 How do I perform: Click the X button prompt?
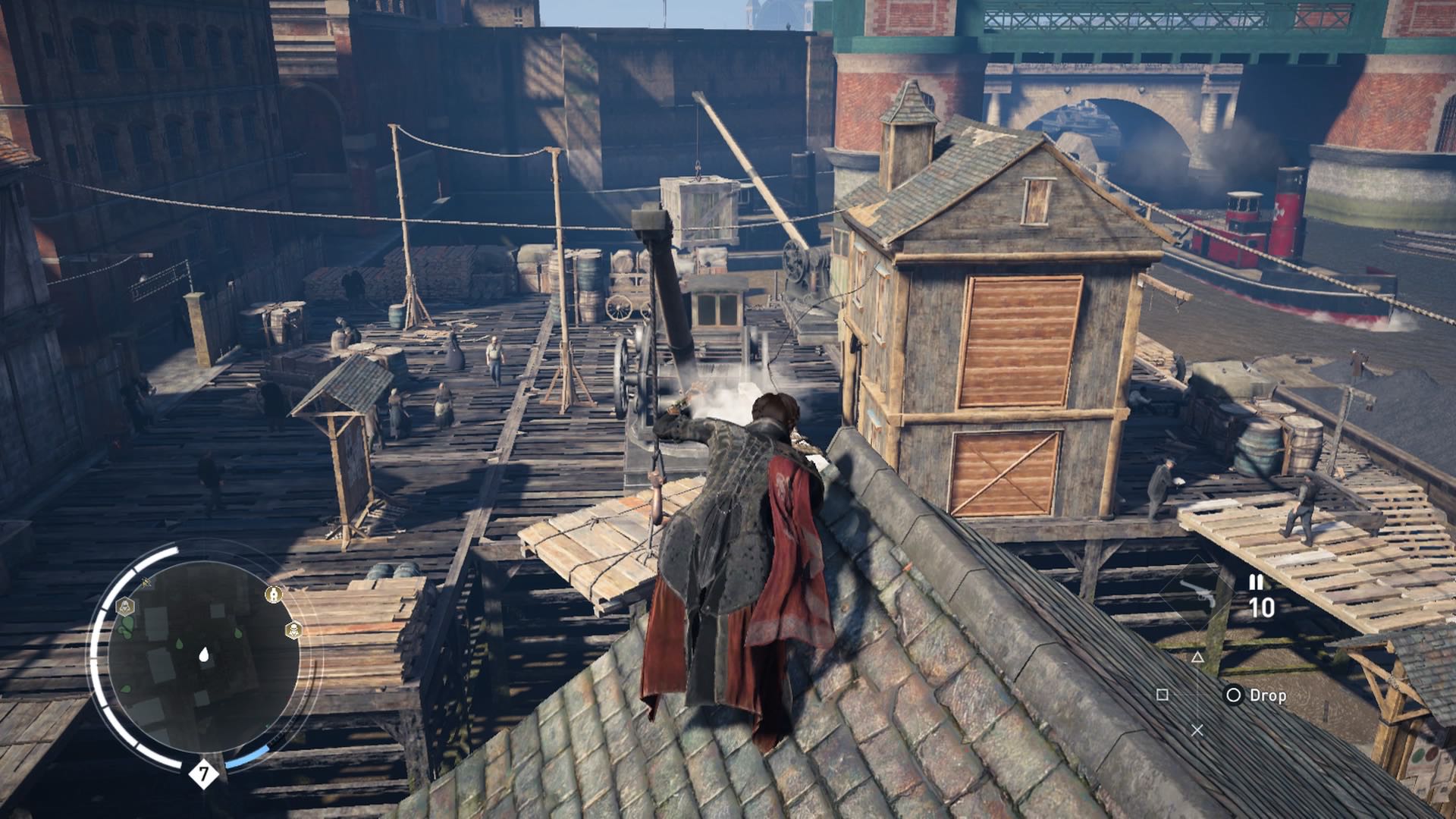click(x=1197, y=730)
